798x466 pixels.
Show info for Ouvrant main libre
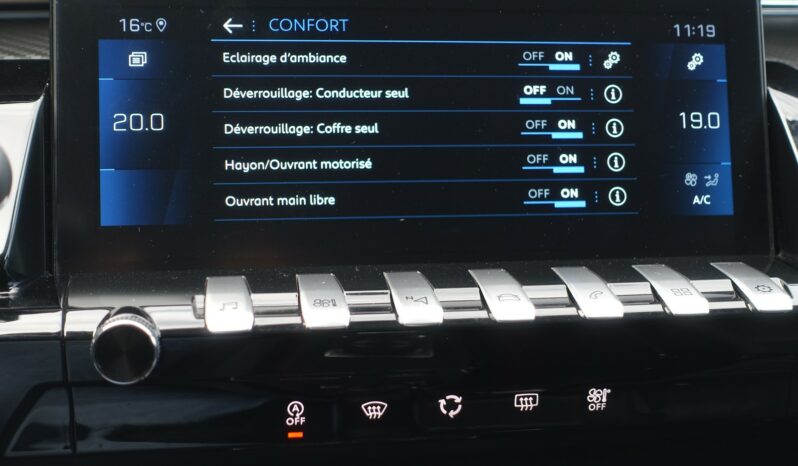618,196
